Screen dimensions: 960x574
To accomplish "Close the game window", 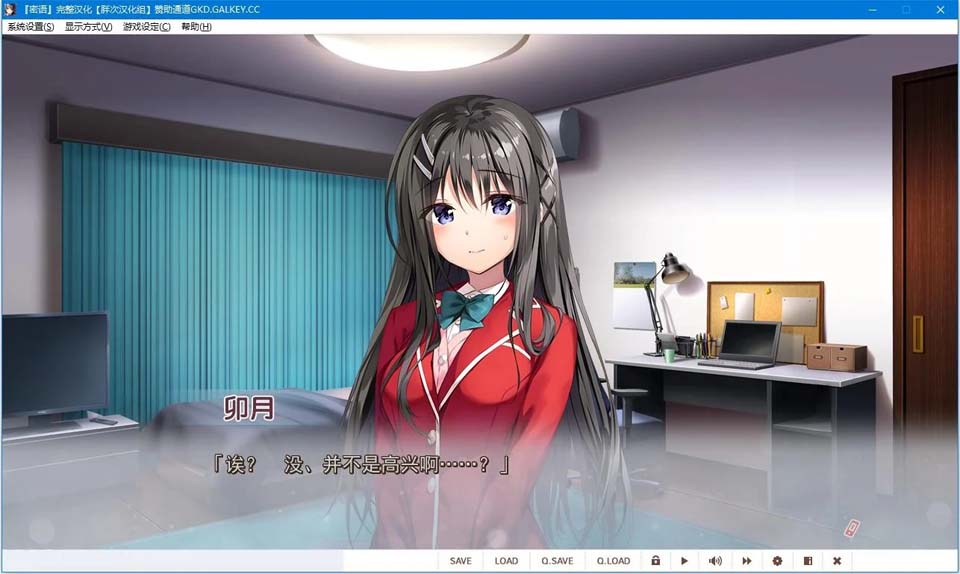I will [x=940, y=9].
